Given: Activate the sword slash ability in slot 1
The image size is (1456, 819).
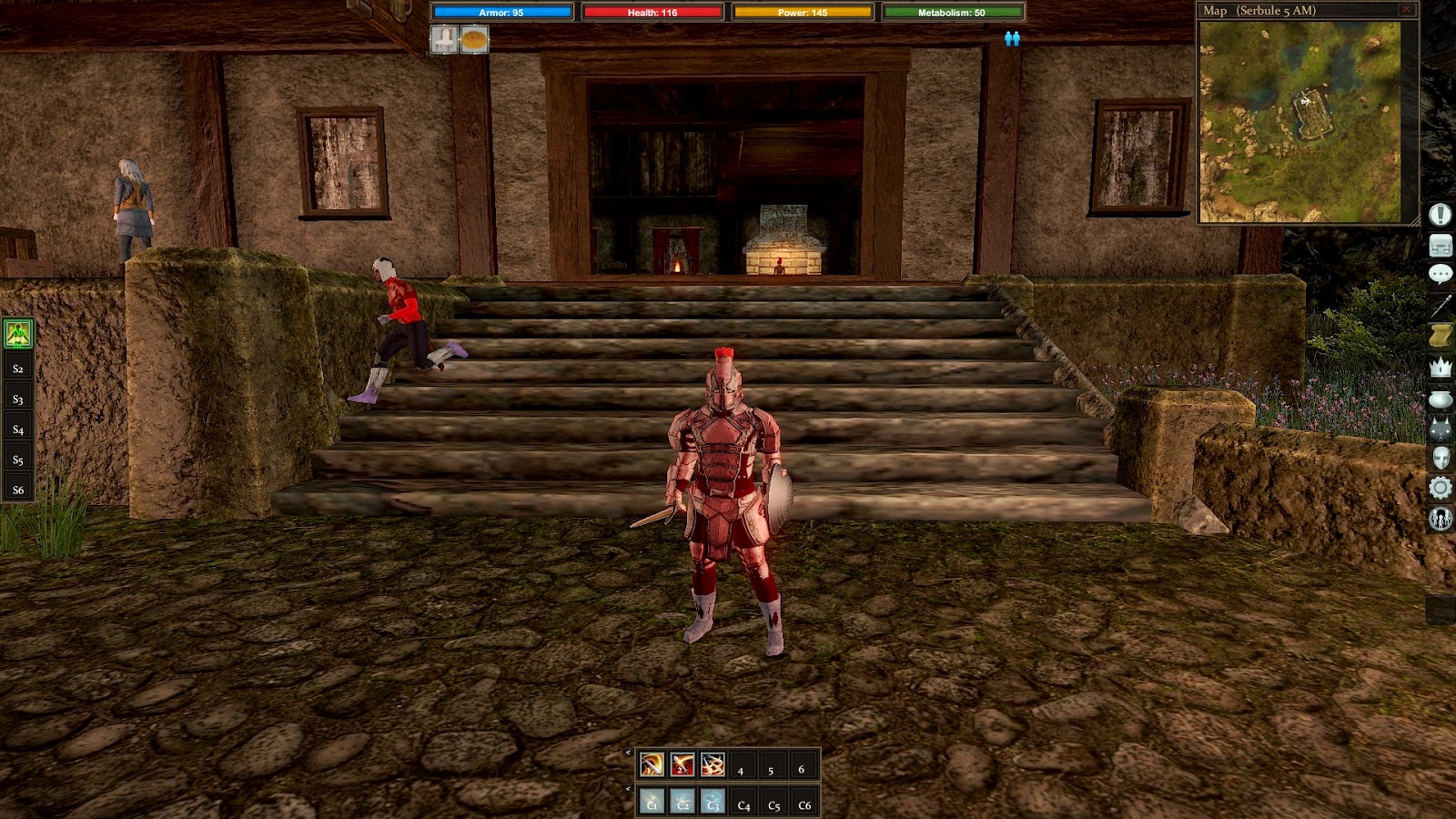Looking at the screenshot, I should 652,765.
